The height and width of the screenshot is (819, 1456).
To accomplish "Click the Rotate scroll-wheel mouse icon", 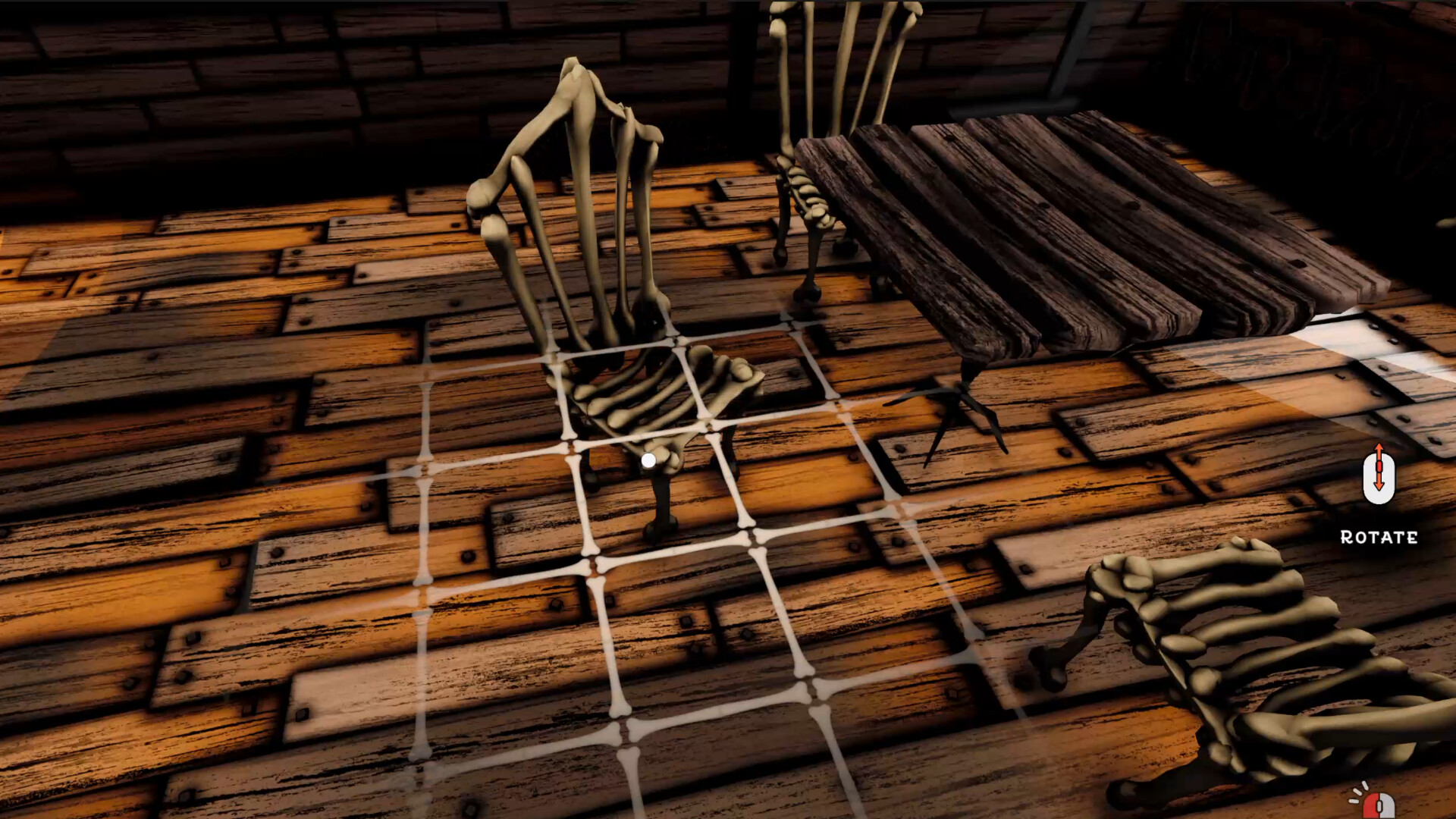I will 1379,478.
